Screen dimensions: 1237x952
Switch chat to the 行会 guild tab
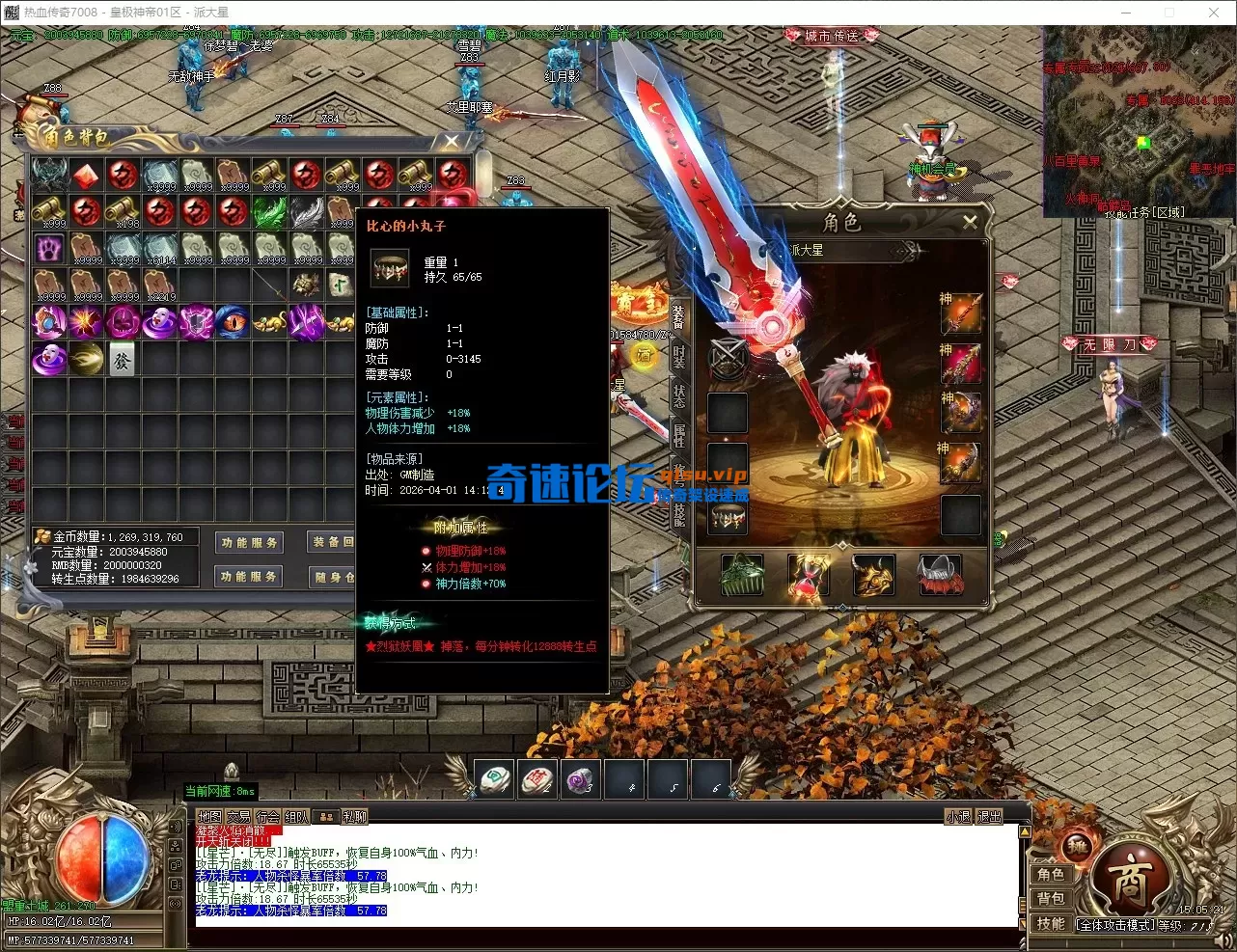coord(268,817)
